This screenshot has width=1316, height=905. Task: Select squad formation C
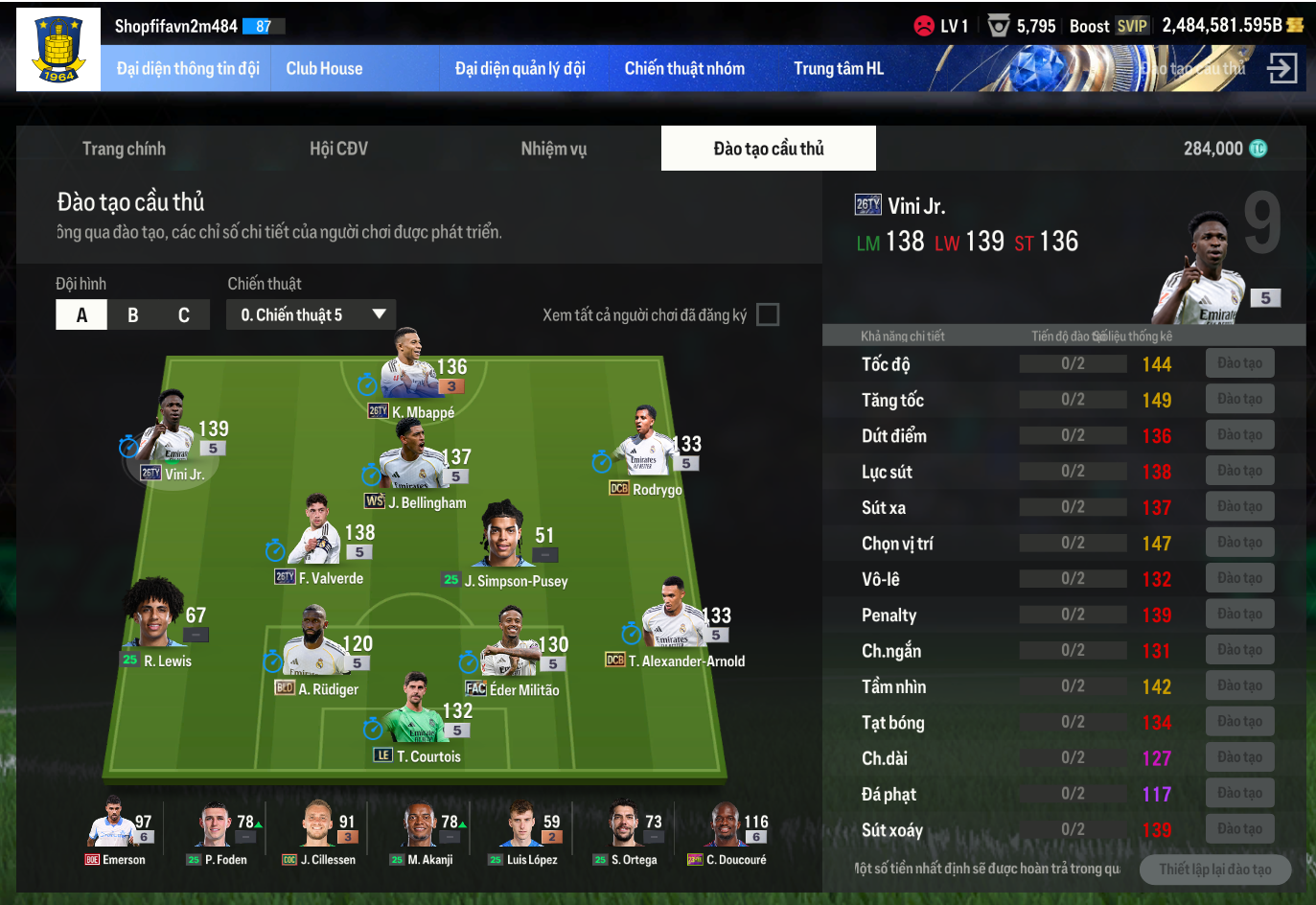[x=184, y=315]
